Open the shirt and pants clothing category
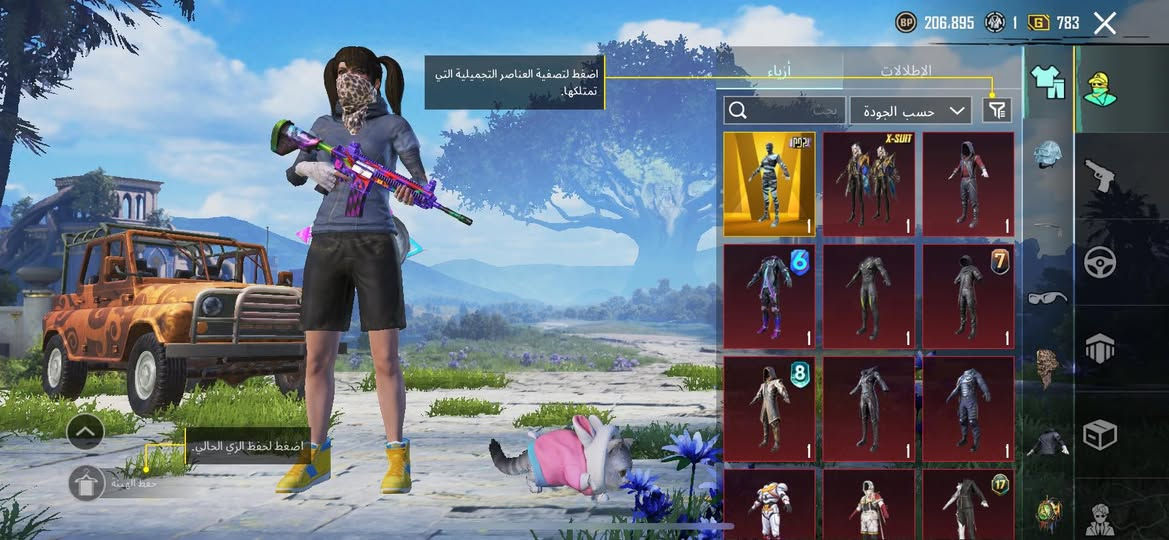Viewport: 1169px width, 540px height. (1048, 82)
